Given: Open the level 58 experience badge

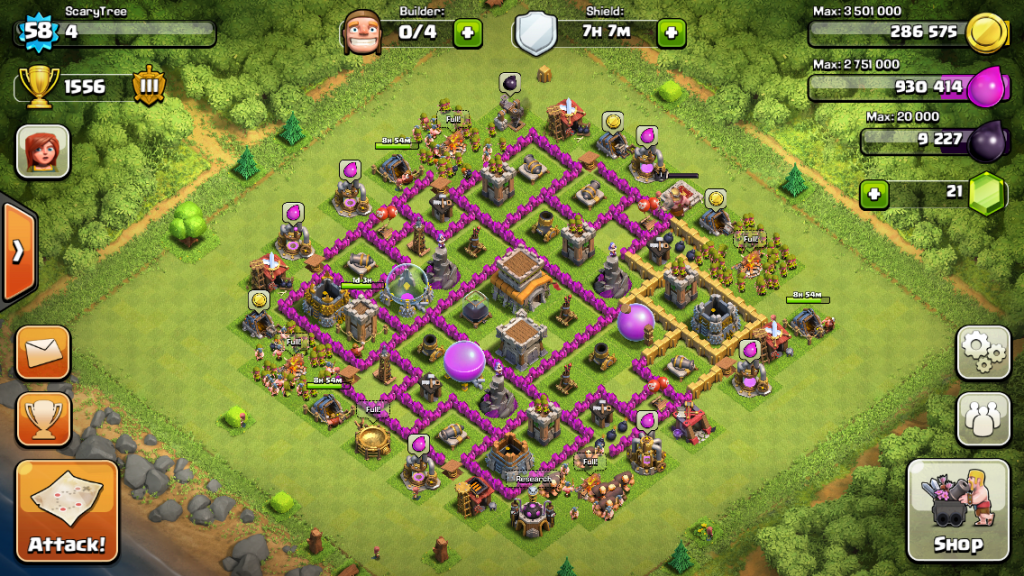Looking at the screenshot, I should pos(37,30).
